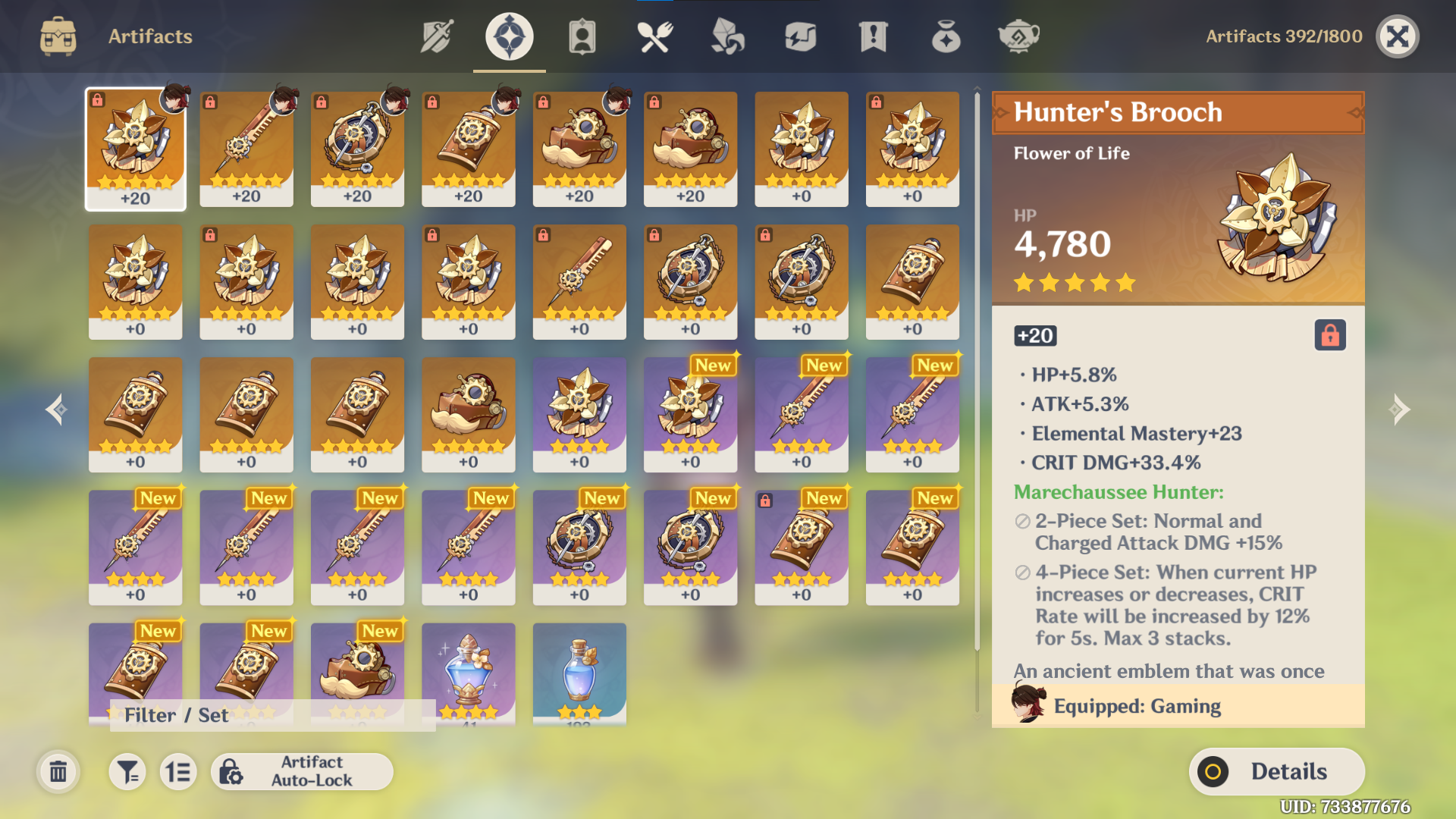The image size is (1456, 819).
Task: Stay on the Artifacts tab
Action: tap(508, 36)
